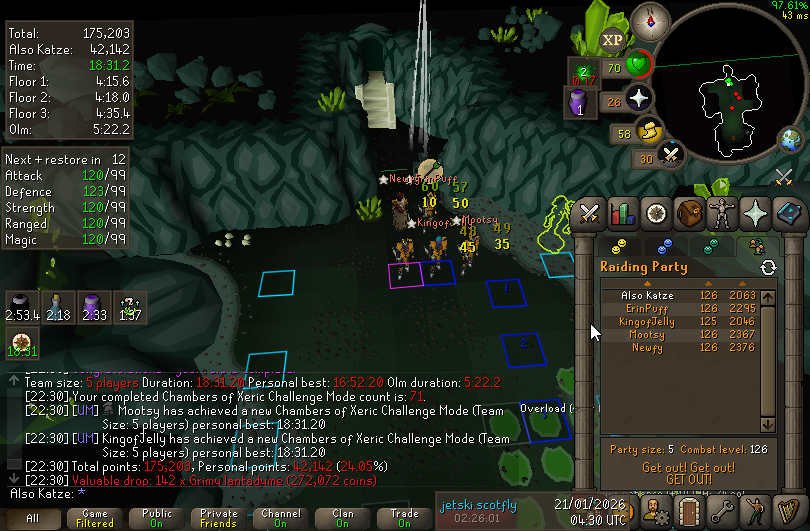Switch to the Prayer tab
This screenshot has width=810, height=531.
click(x=756, y=213)
